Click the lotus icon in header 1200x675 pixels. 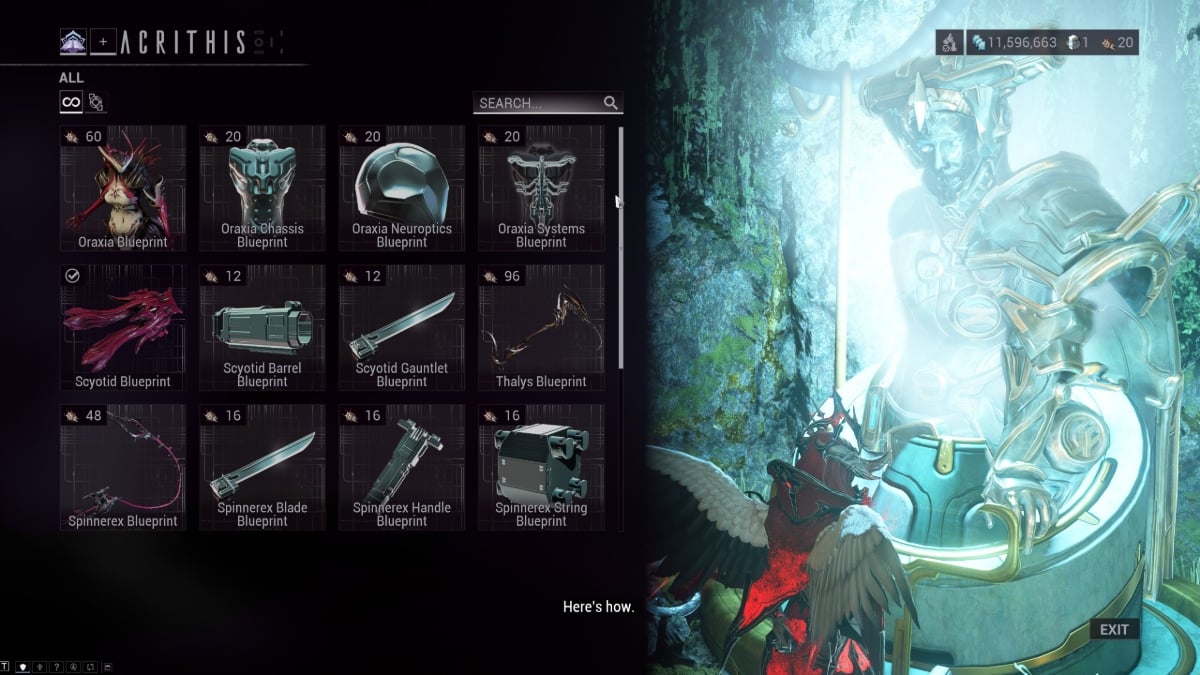coord(73,42)
